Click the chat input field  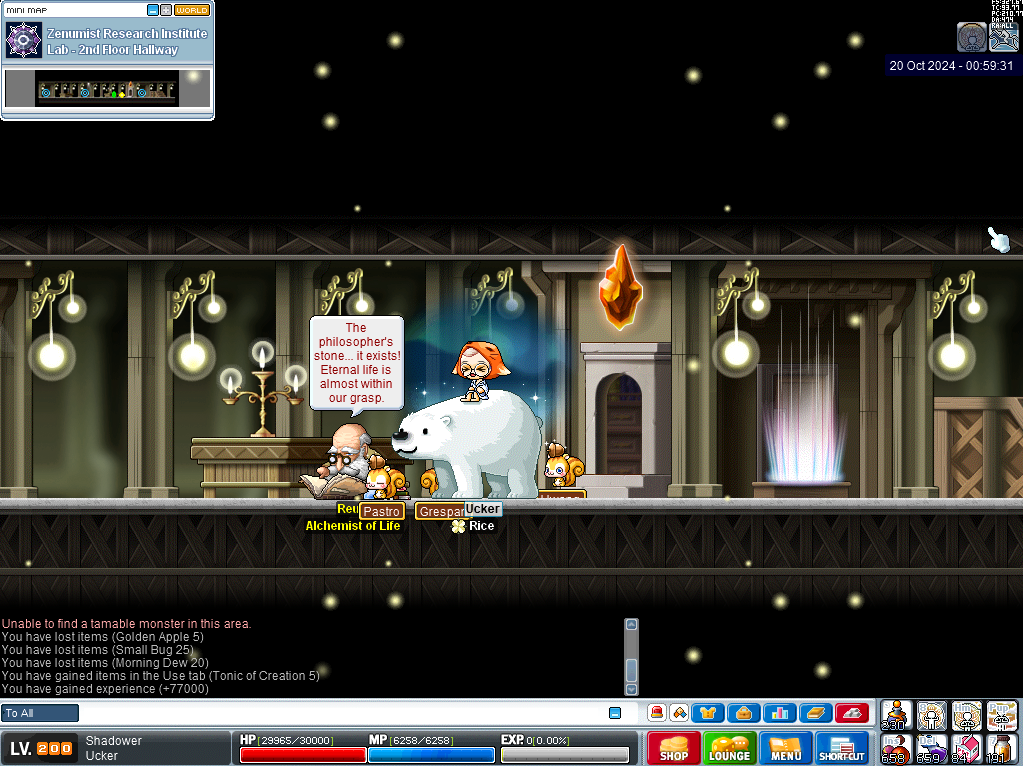click(x=340, y=713)
